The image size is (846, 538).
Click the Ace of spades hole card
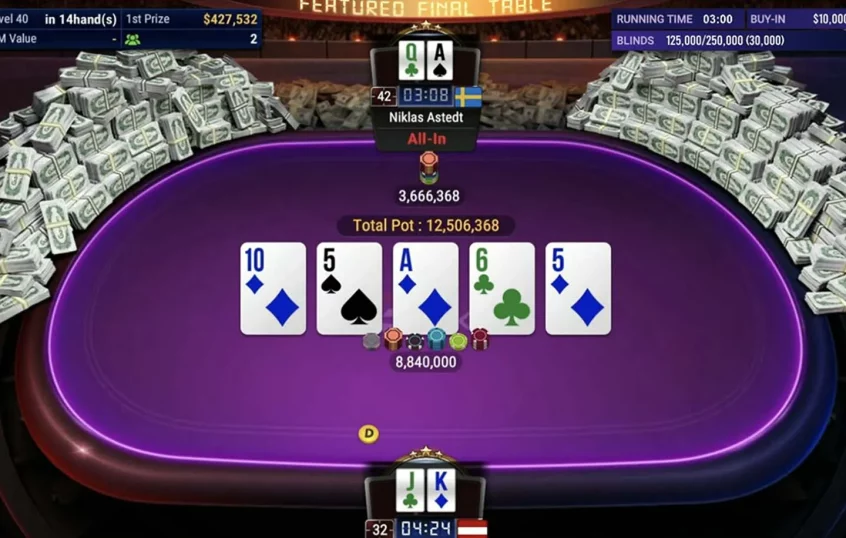tap(439, 62)
